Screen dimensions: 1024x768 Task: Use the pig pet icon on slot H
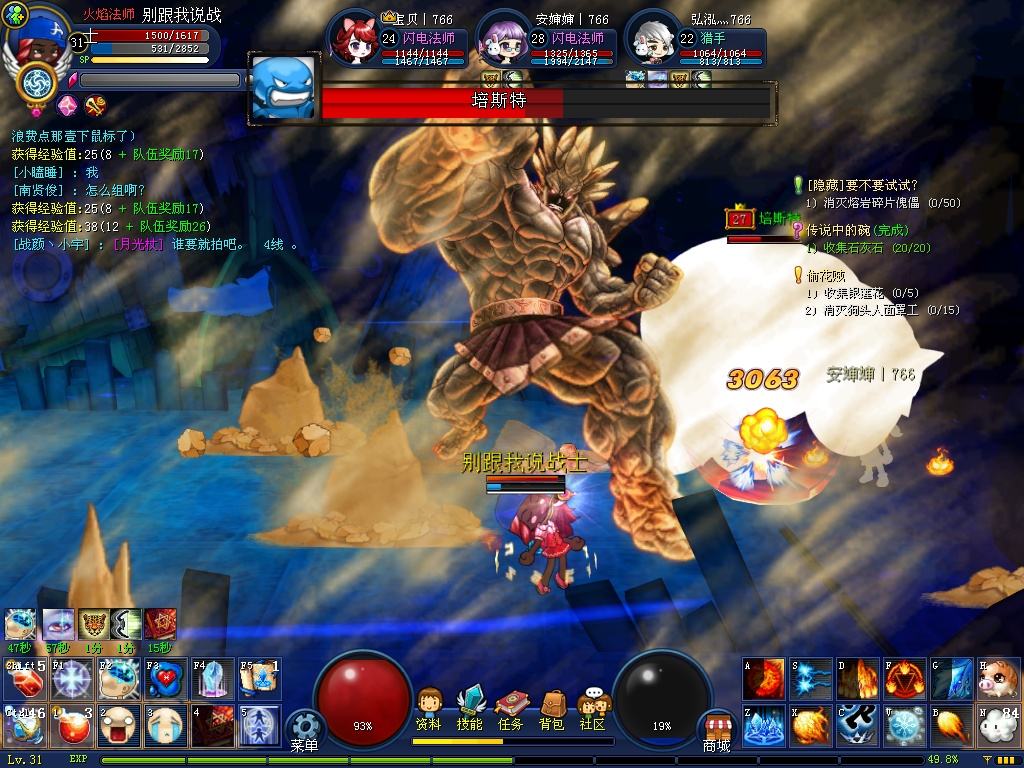998,679
